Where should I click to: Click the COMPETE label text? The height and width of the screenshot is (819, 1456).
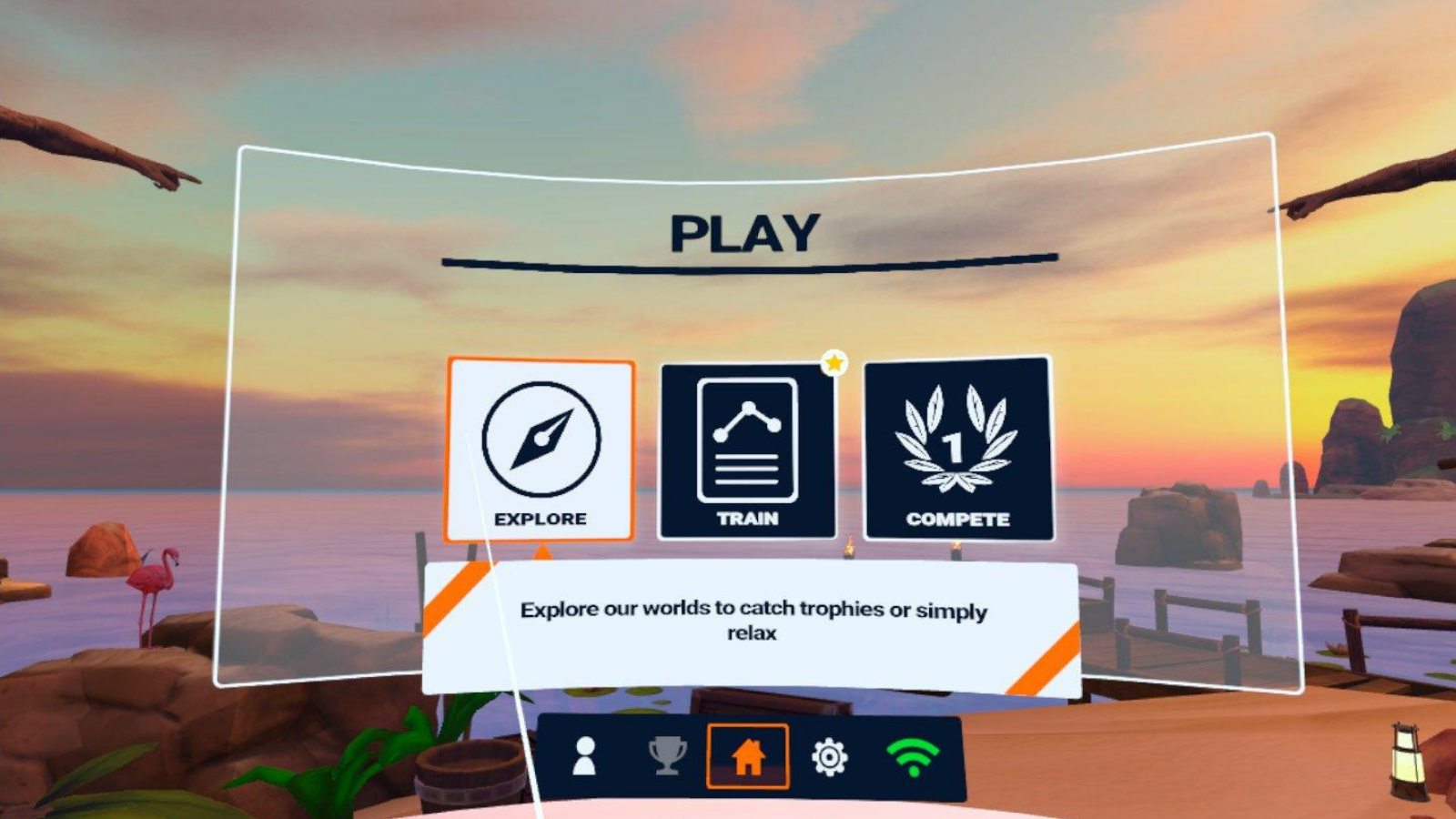[958, 521]
